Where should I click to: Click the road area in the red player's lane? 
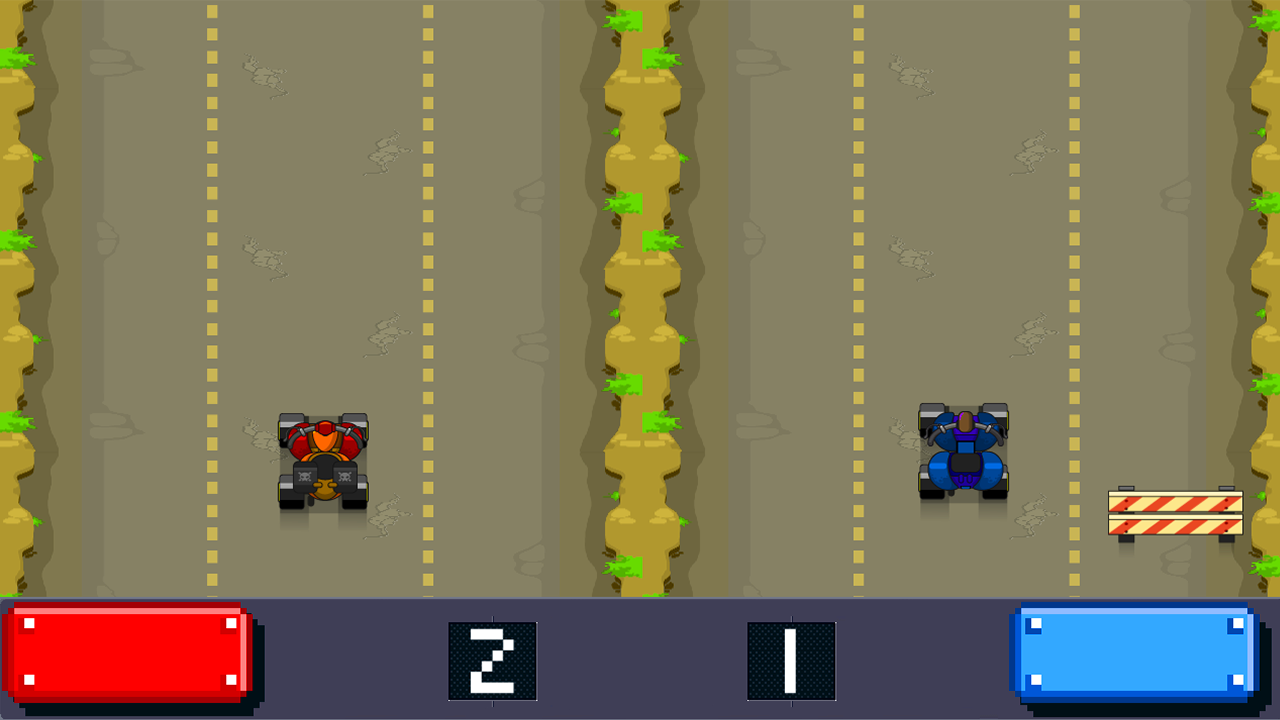pyautogui.click(x=320, y=200)
